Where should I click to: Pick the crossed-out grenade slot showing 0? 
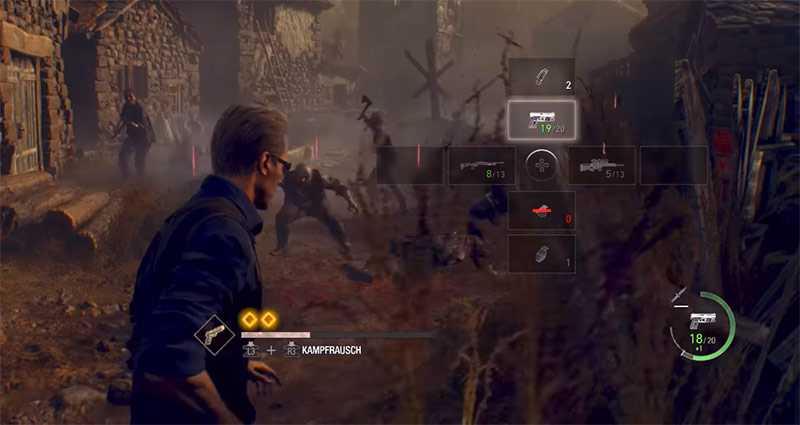541,211
